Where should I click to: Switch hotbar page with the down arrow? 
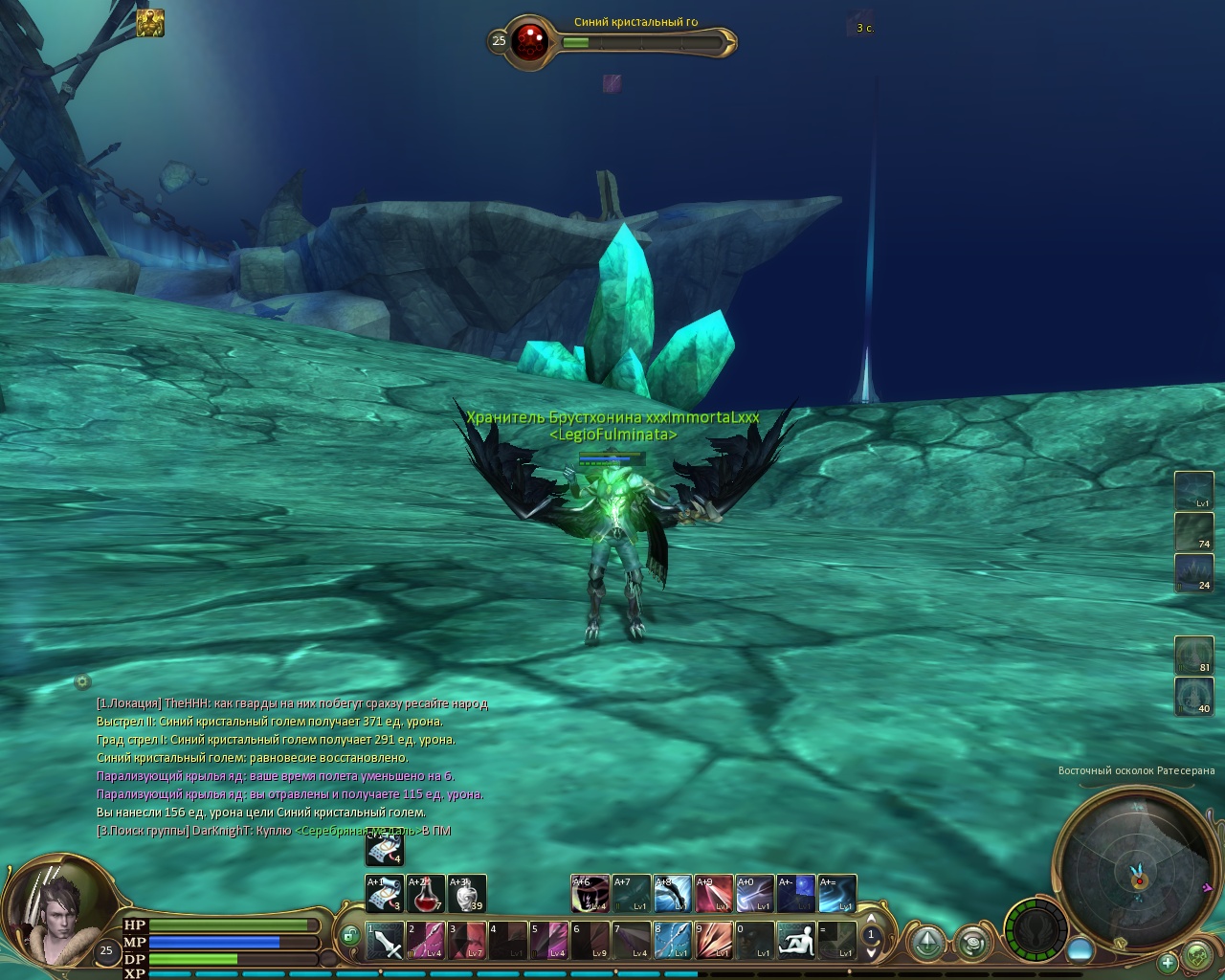[871, 952]
